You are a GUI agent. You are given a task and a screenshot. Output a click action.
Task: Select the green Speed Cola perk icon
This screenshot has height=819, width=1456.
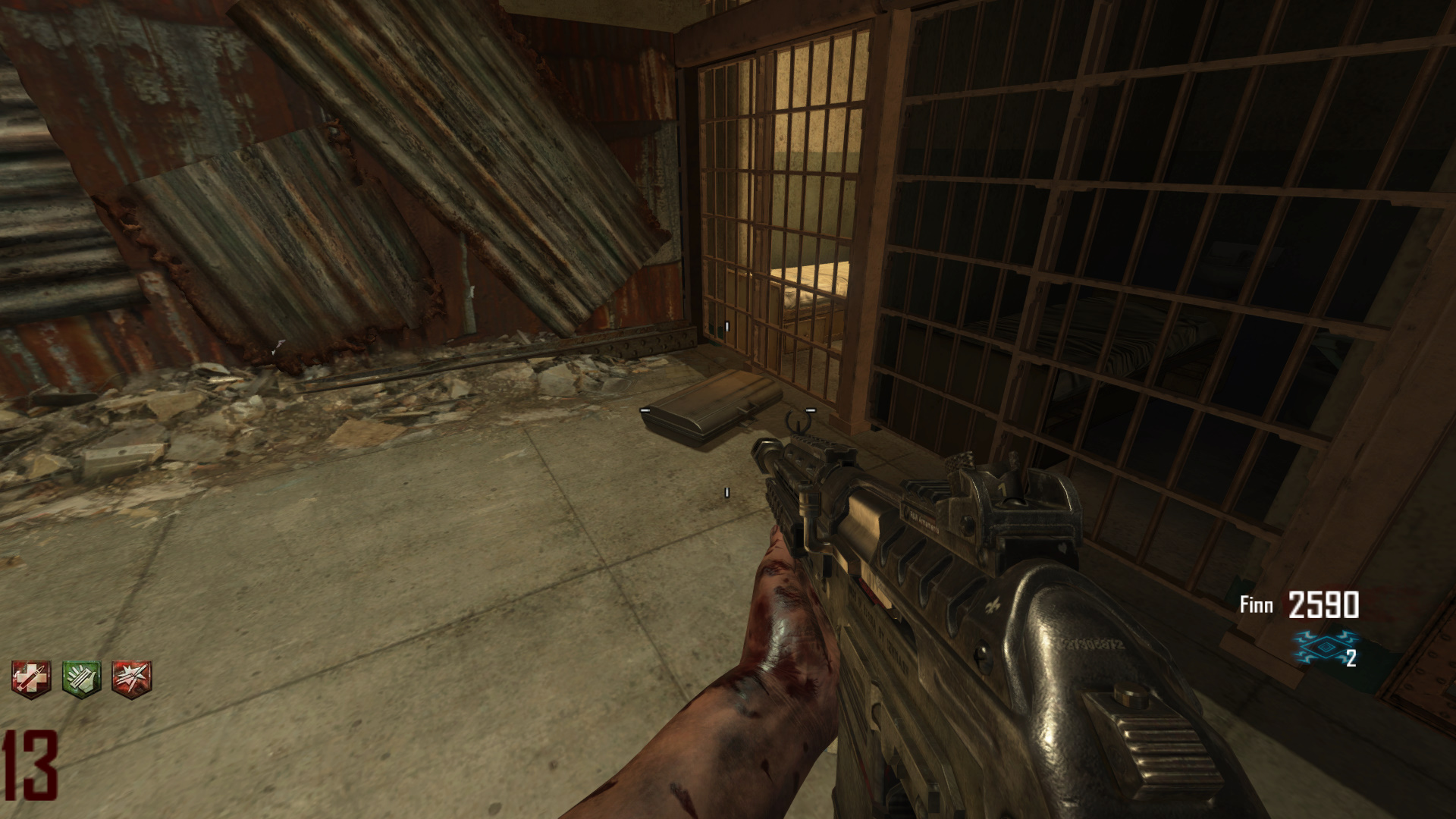tap(81, 677)
